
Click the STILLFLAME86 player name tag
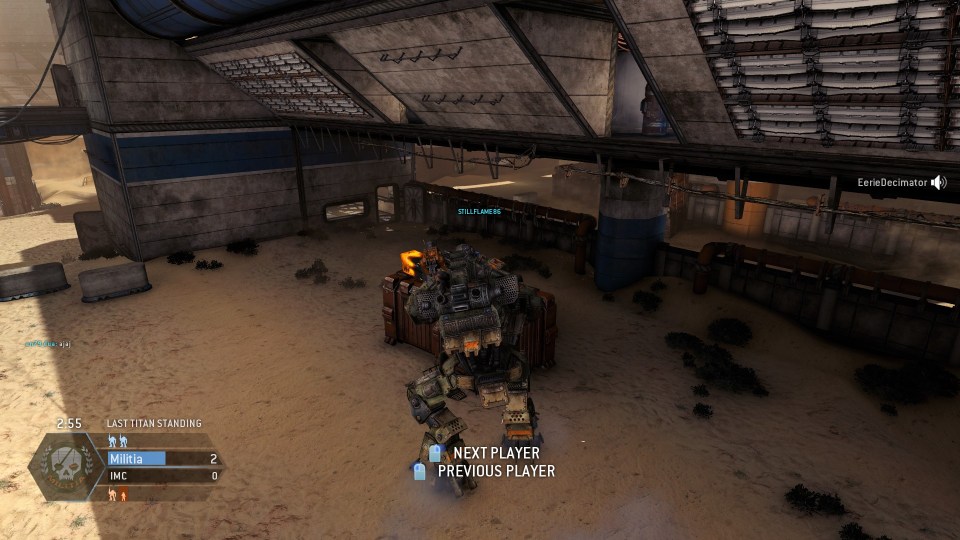[478, 212]
